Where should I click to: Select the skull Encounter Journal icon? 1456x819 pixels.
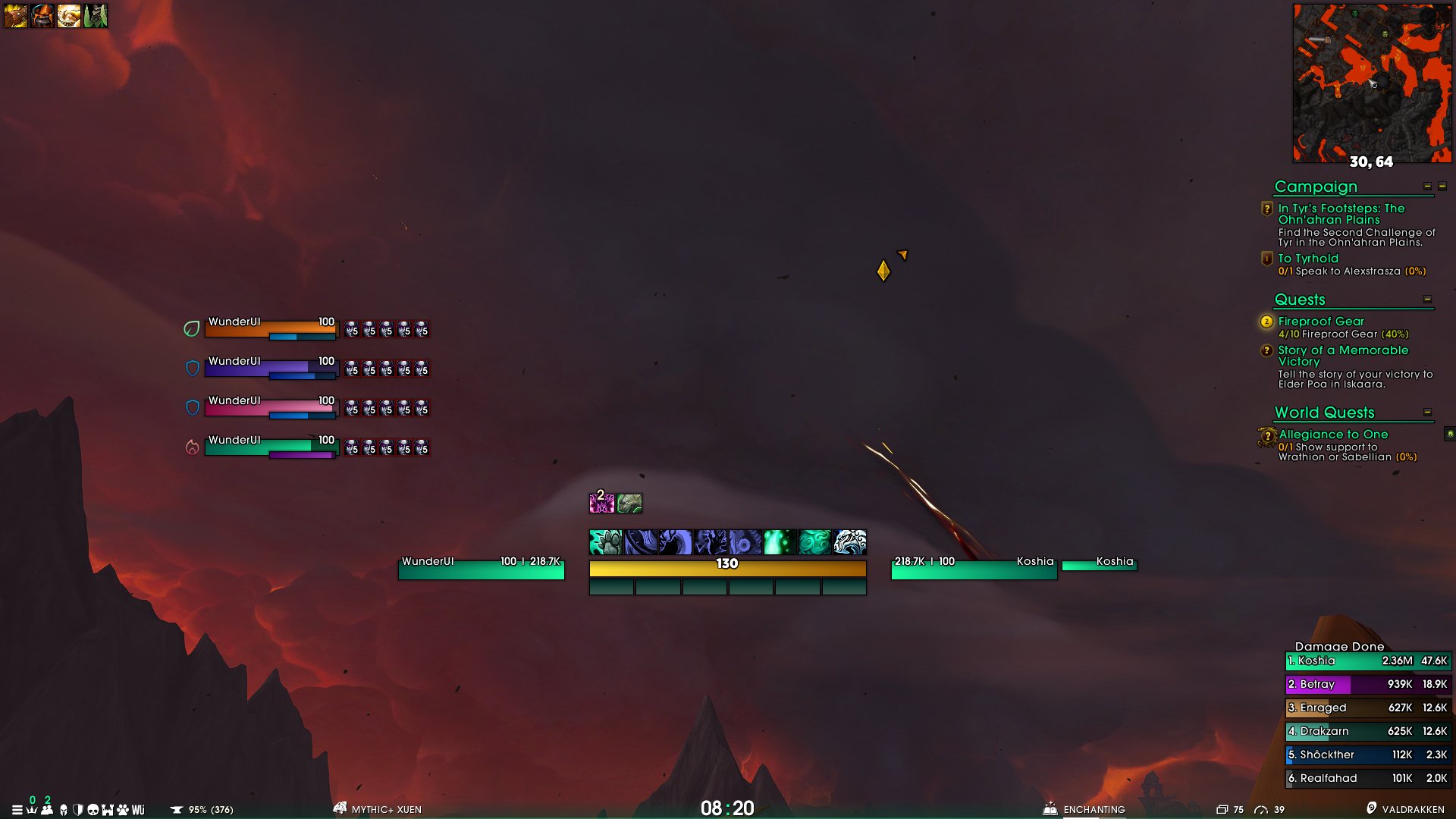[x=93, y=809]
